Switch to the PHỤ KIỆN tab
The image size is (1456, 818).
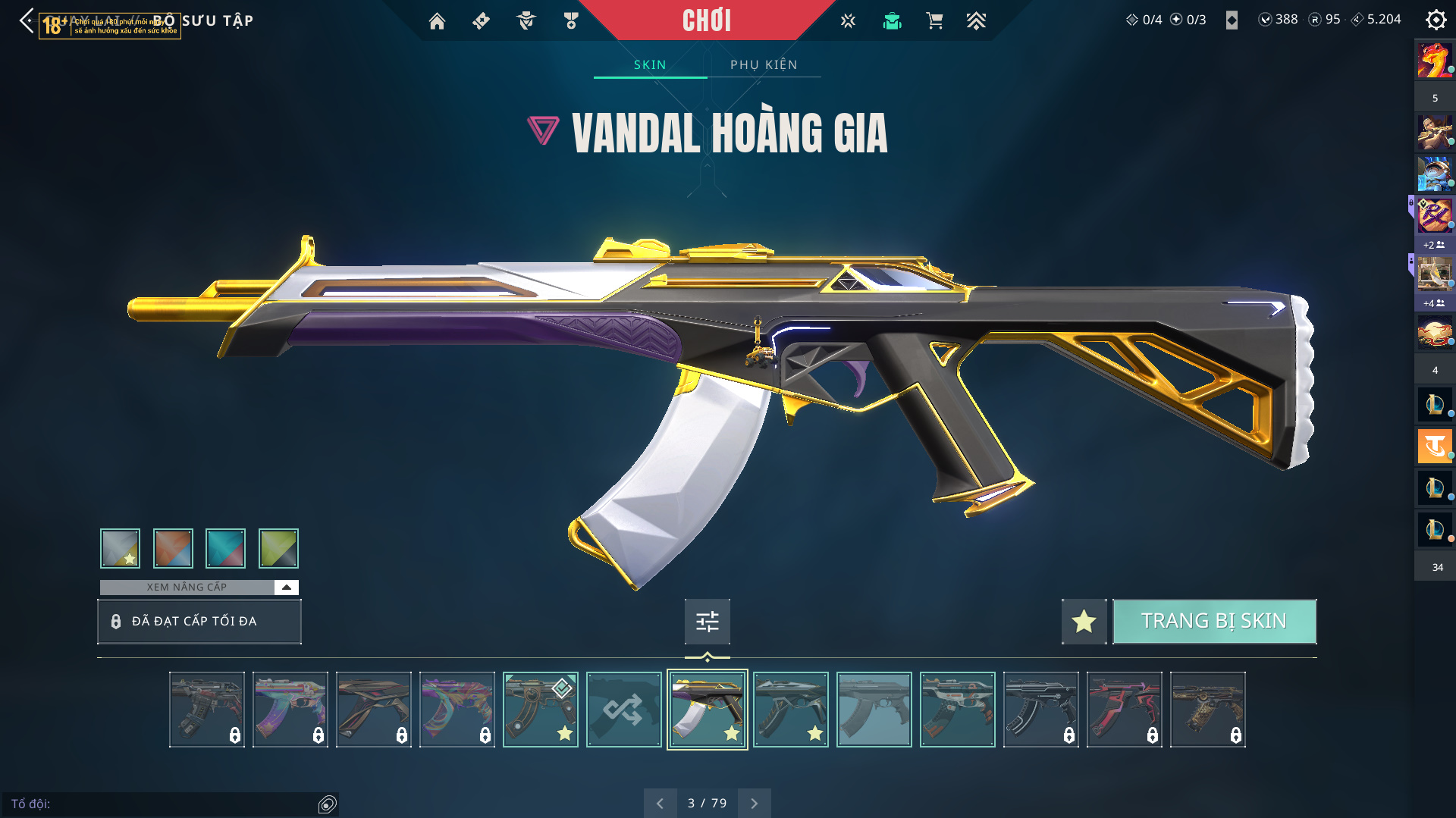pyautogui.click(x=764, y=64)
